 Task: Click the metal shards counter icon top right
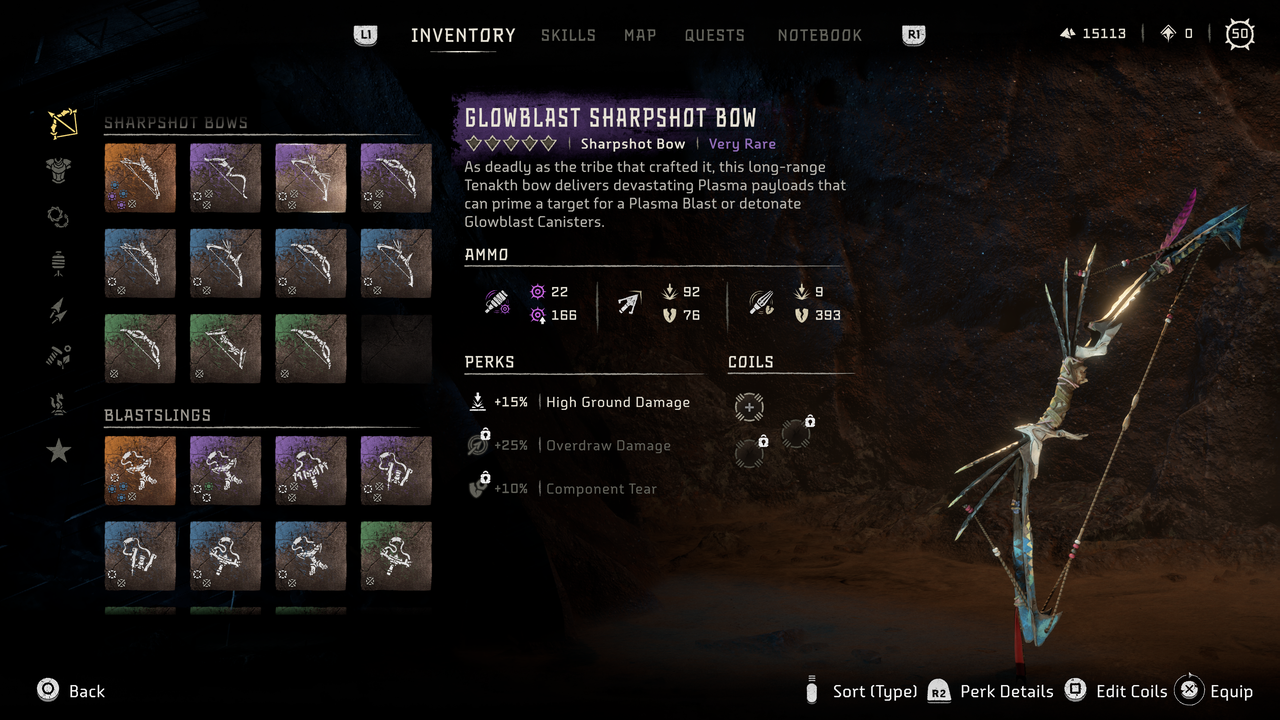point(1069,33)
